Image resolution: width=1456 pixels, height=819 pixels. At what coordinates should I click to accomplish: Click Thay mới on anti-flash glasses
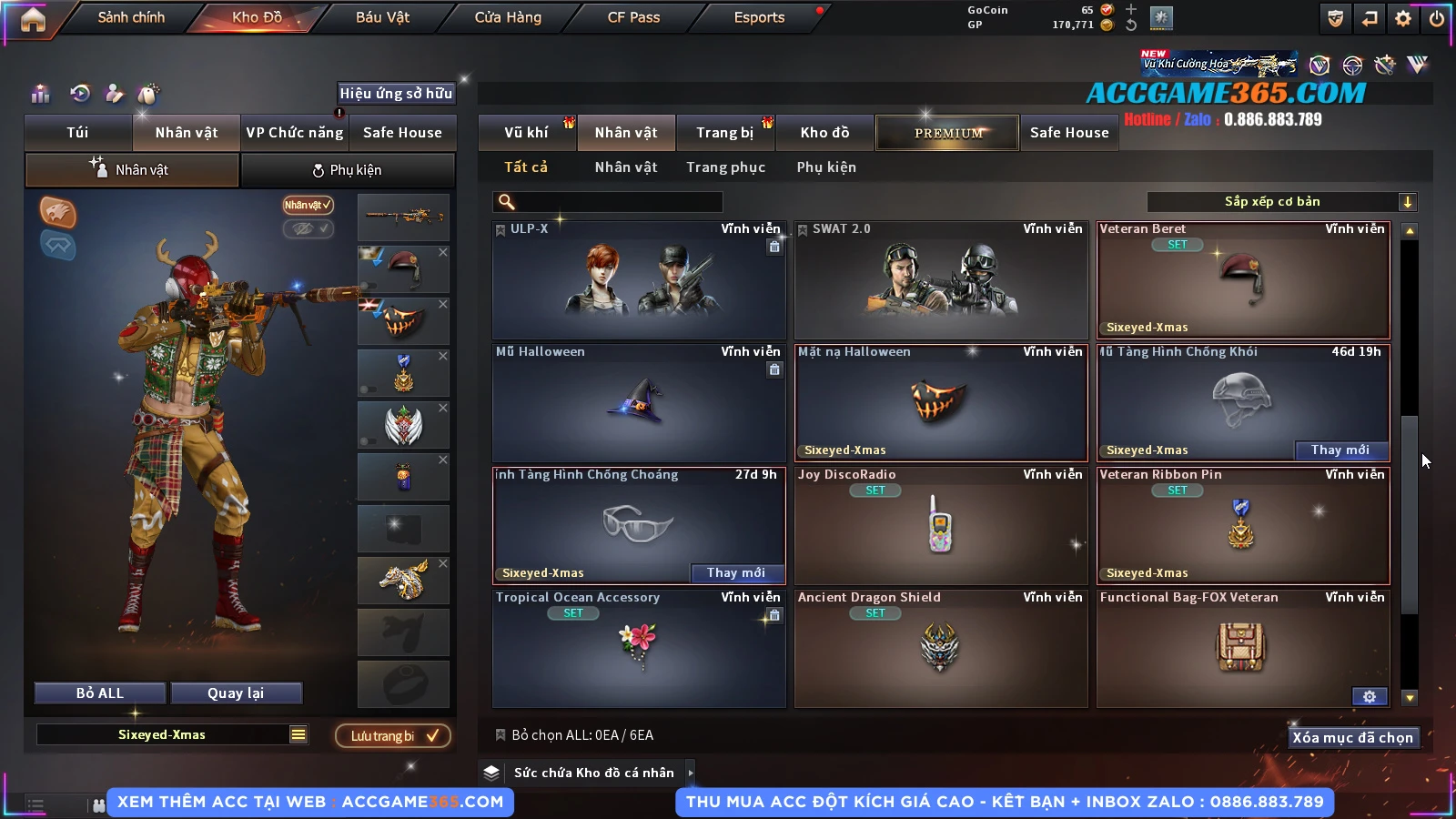[x=735, y=573]
